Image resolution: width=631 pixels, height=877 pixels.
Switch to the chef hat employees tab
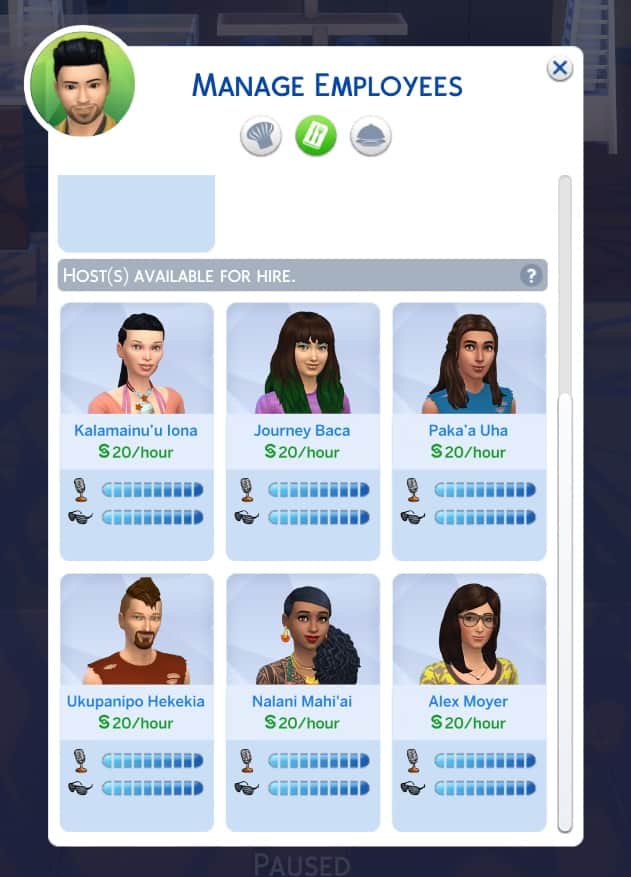click(260, 135)
